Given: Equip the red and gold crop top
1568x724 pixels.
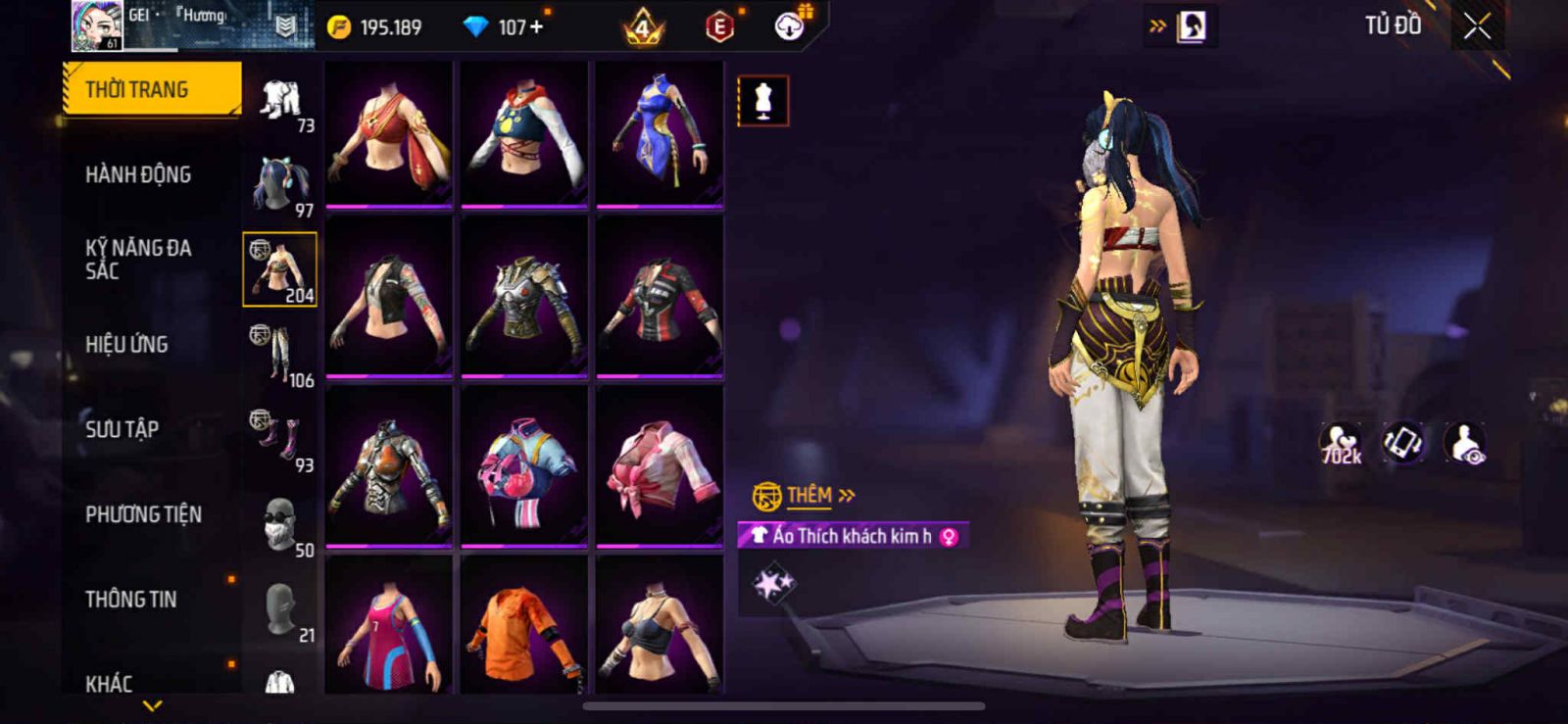Looking at the screenshot, I should pos(389,133).
